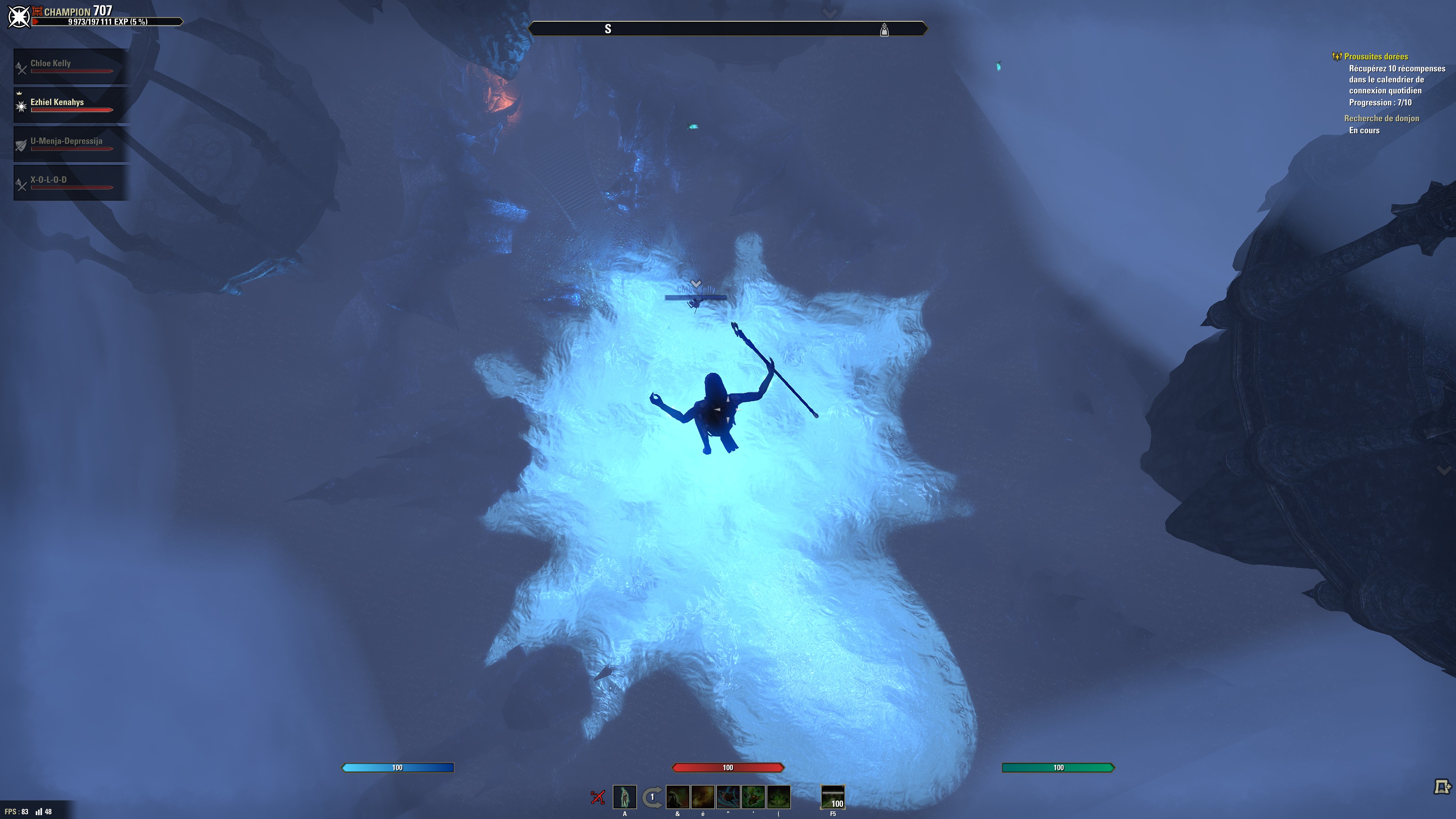The image size is (1456, 819).
Task: Swap weapon bars with the arrow icon
Action: tap(652, 797)
